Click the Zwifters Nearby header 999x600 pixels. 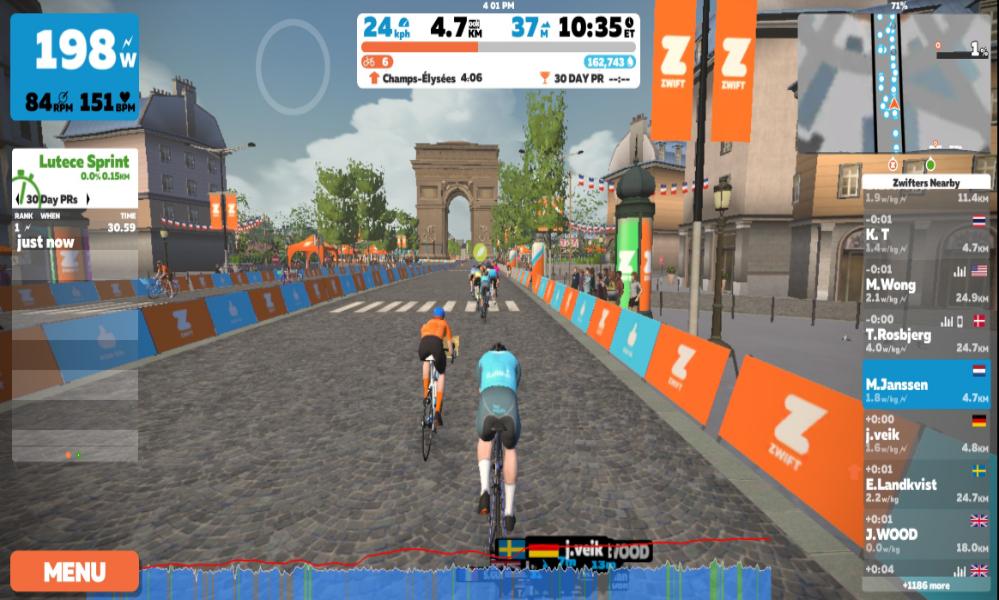926,183
